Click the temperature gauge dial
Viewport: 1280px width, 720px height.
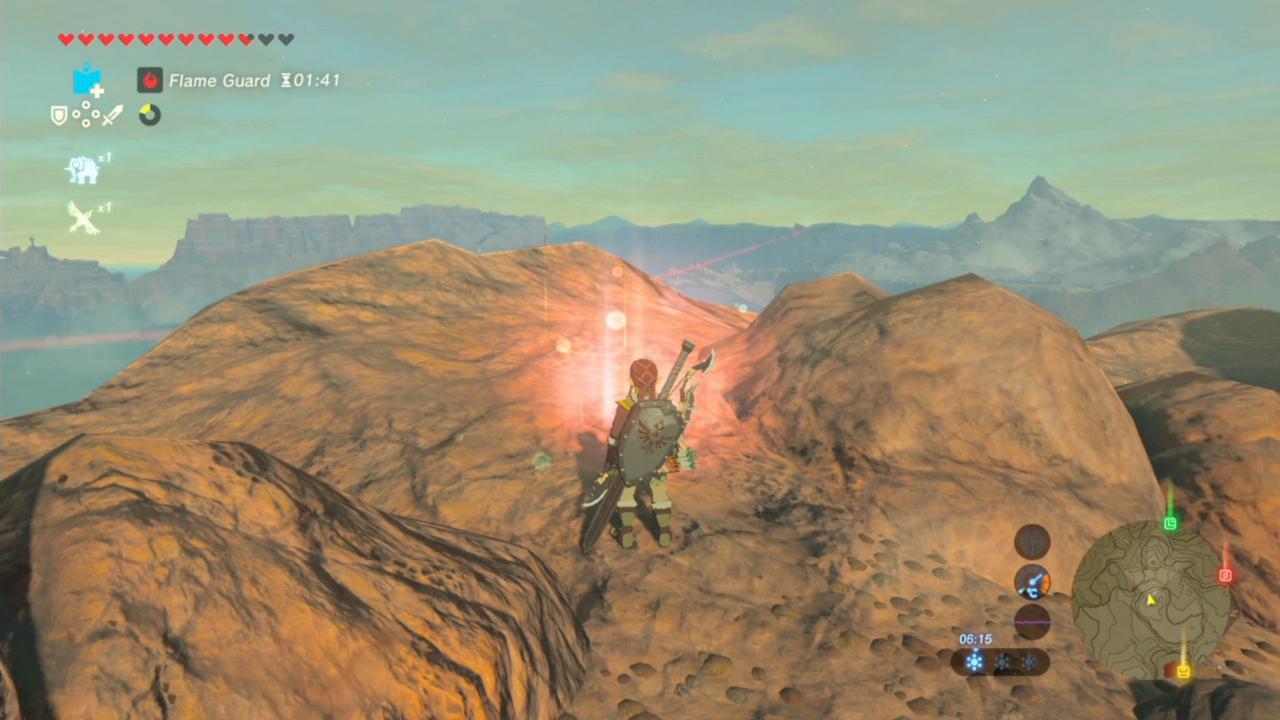tap(1032, 581)
